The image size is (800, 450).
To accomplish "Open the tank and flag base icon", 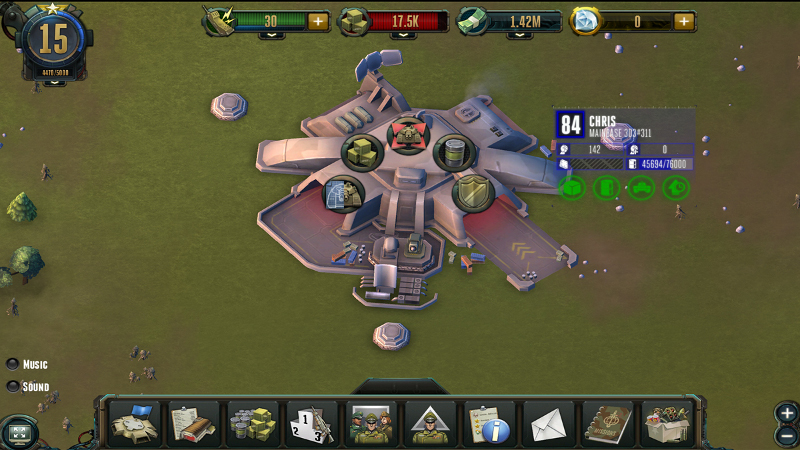I will [133, 423].
